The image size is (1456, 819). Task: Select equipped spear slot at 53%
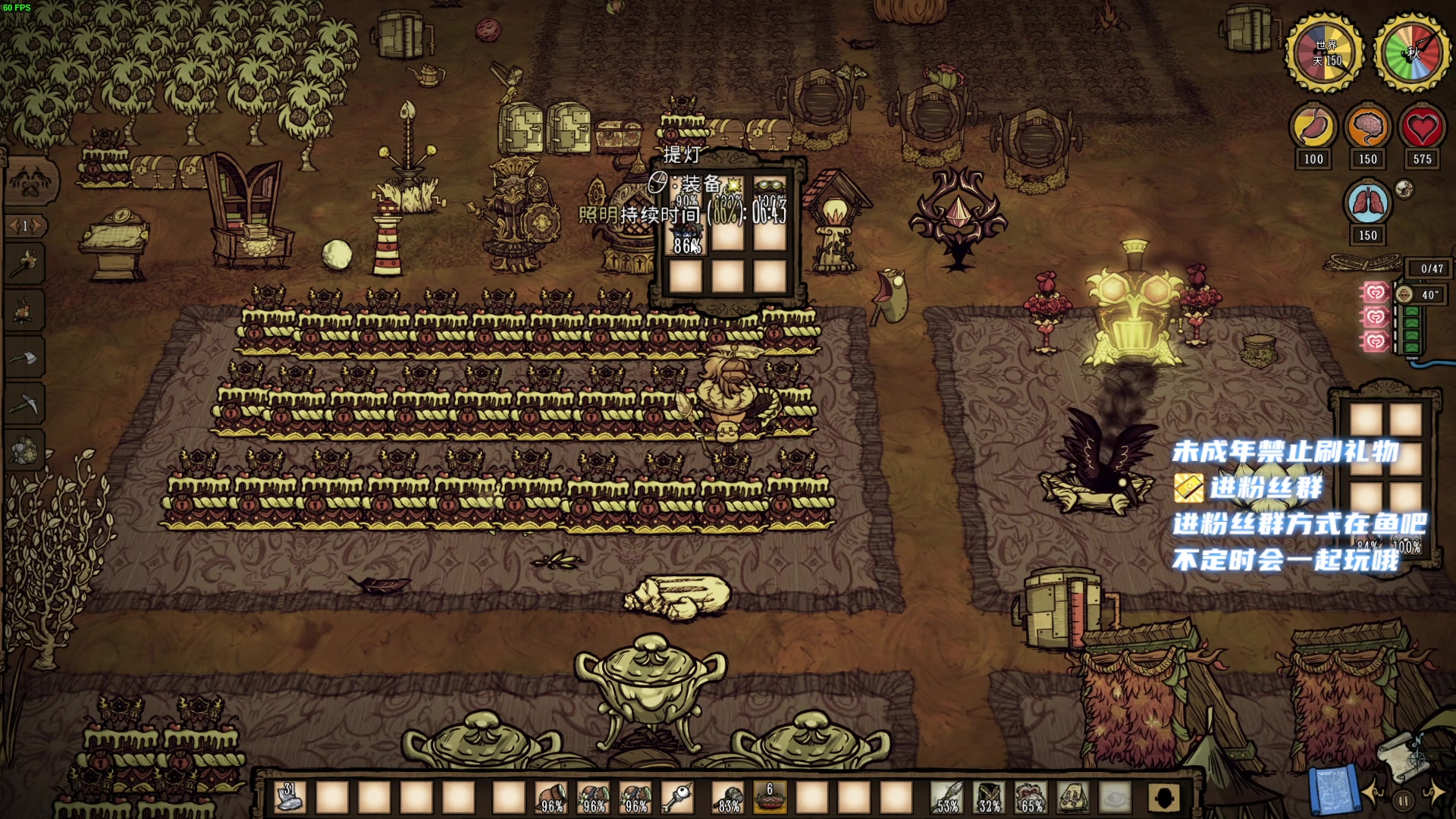tap(947, 798)
